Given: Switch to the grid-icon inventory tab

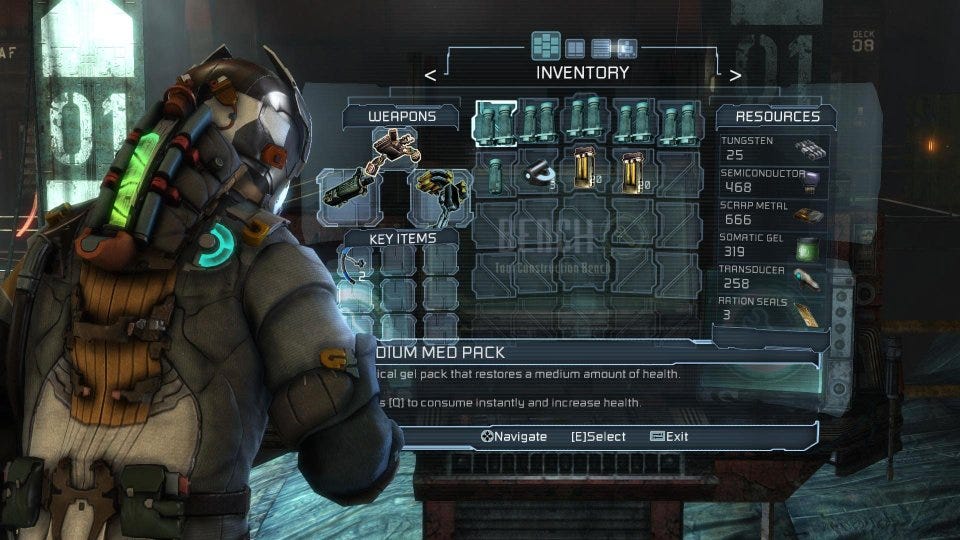Looking at the screenshot, I should pyautogui.click(x=546, y=46).
